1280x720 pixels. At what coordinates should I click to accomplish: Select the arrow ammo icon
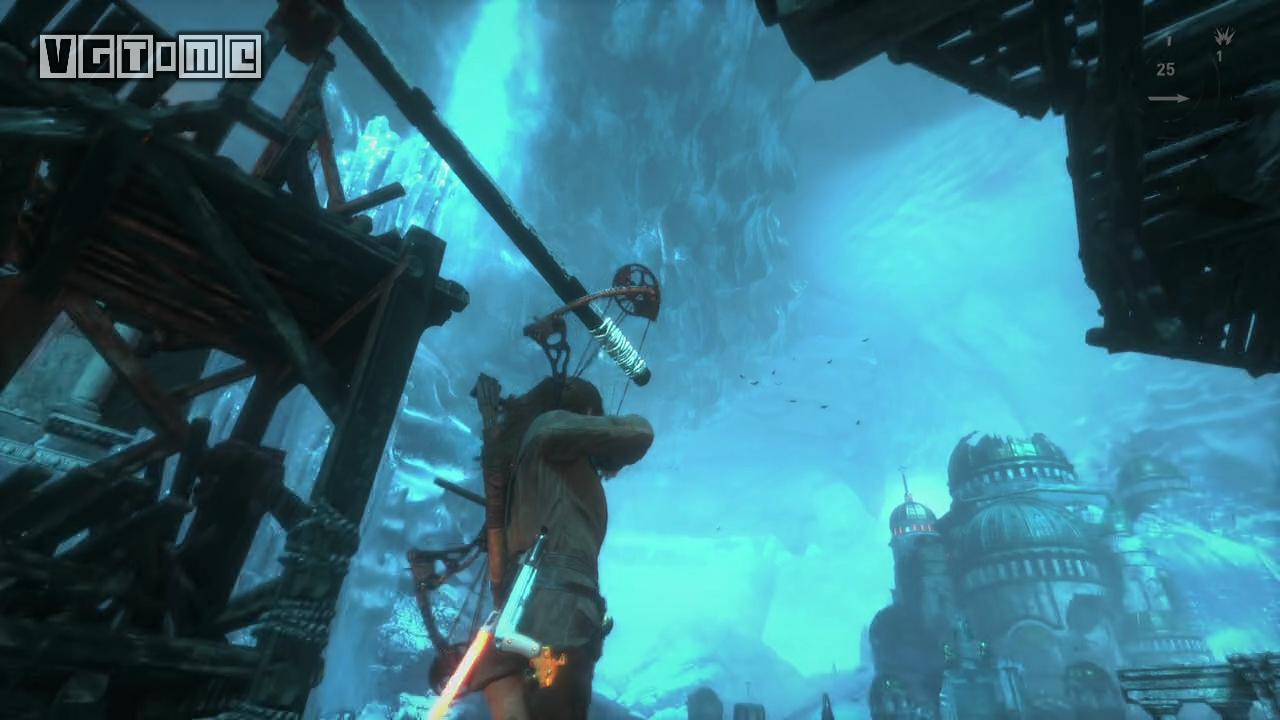pos(1168,98)
